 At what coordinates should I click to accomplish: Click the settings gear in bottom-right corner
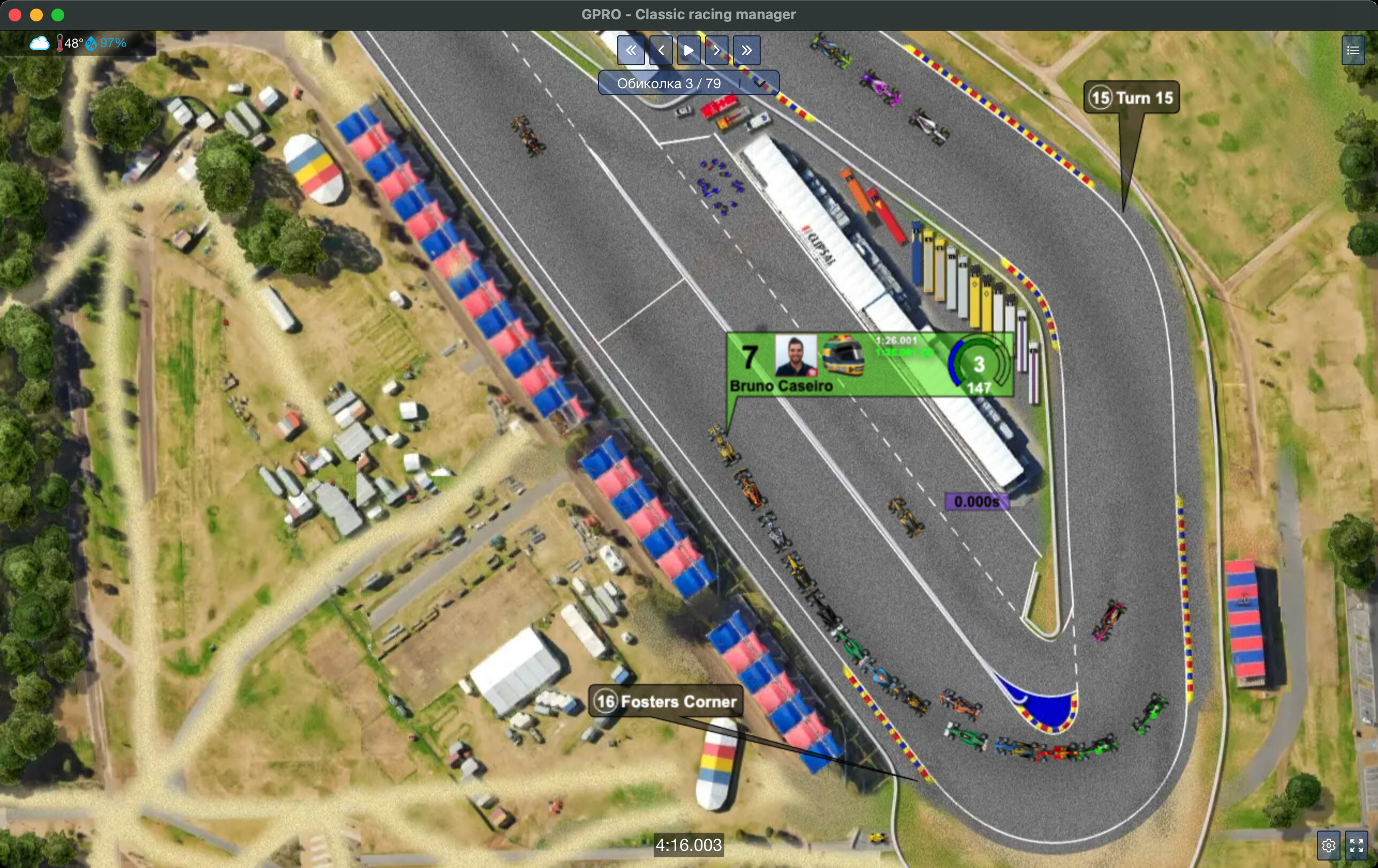[1329, 844]
